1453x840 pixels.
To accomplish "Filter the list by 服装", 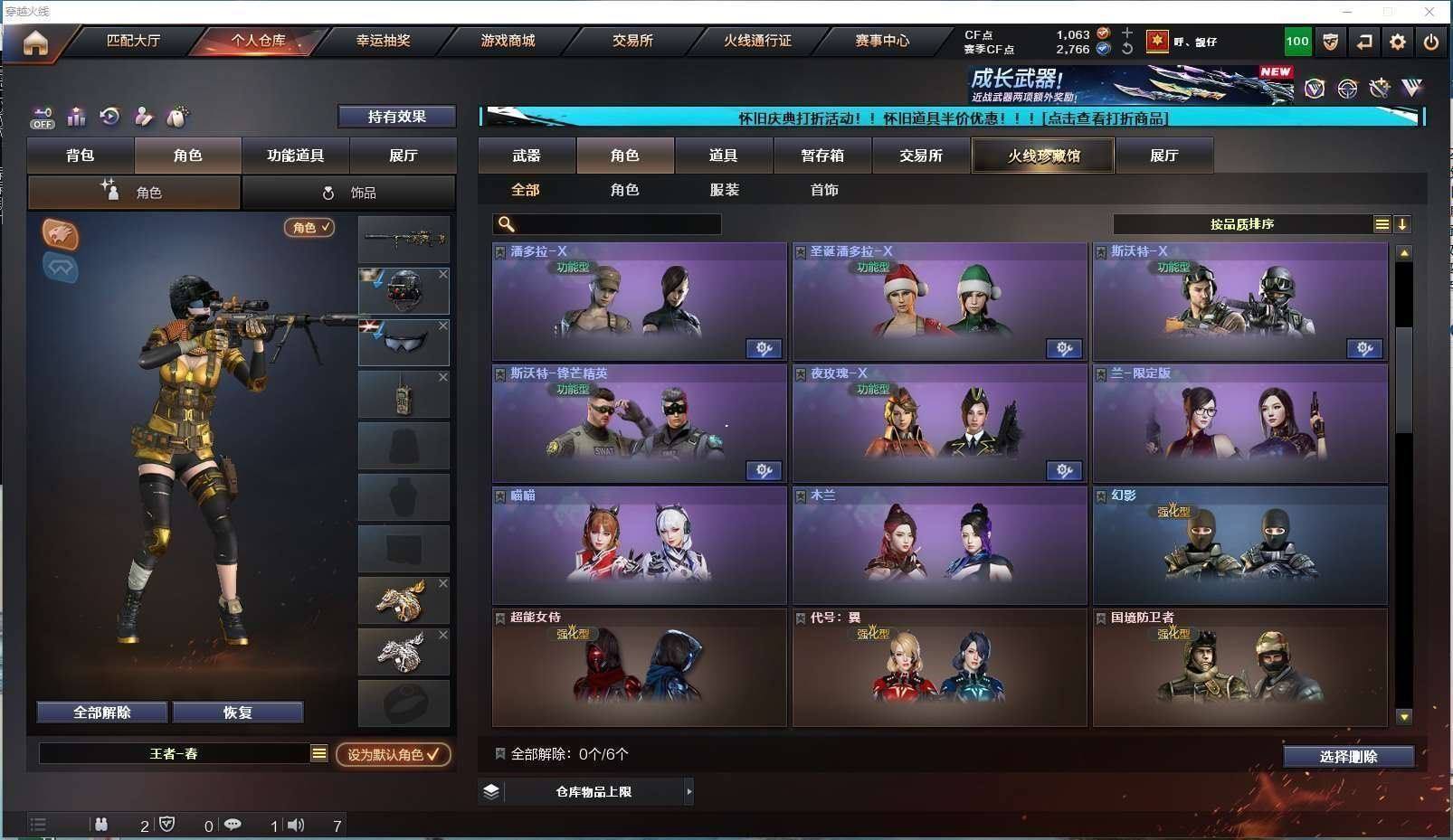I will 724,190.
